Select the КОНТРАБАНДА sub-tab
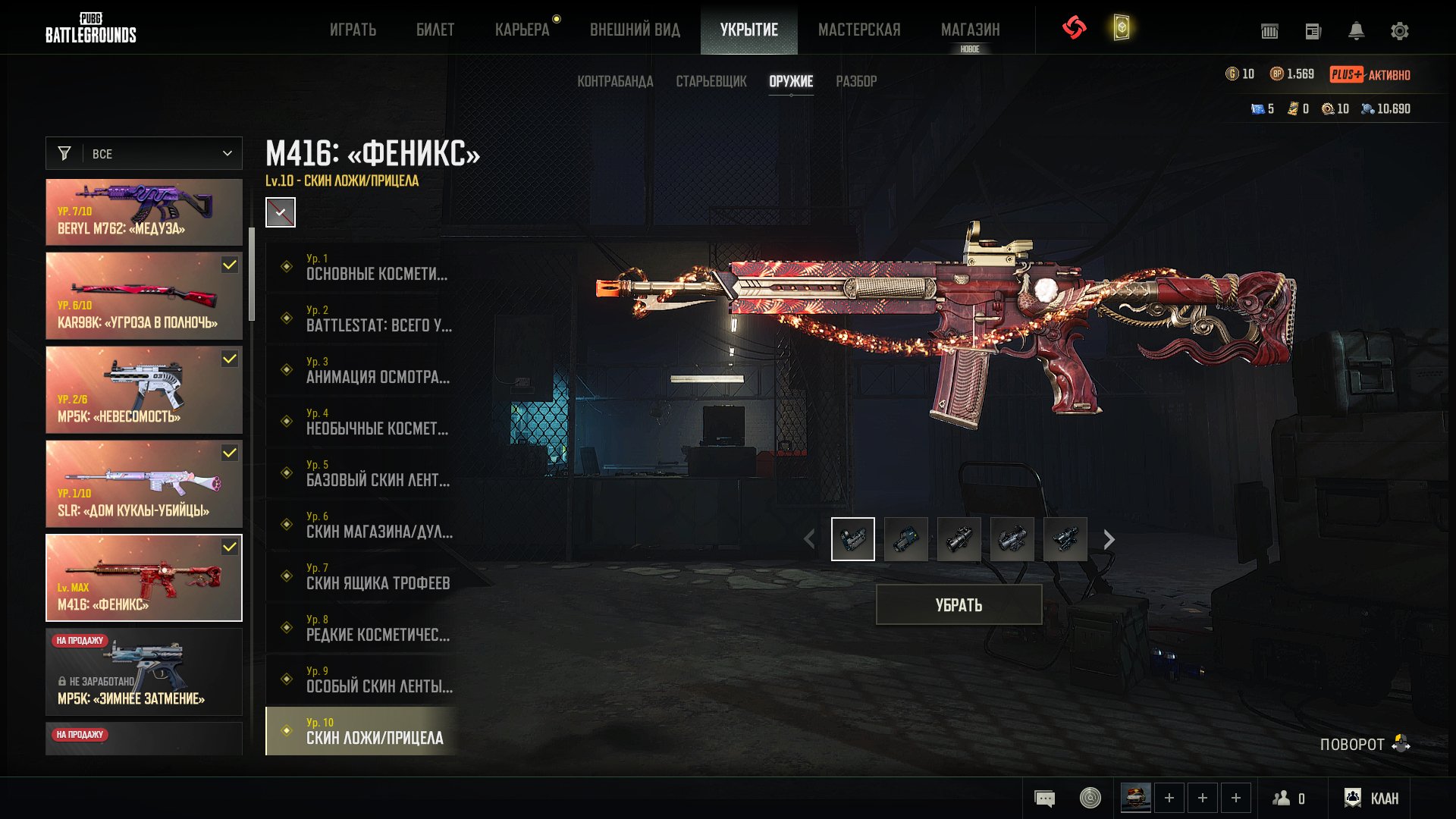Image resolution: width=1456 pixels, height=819 pixels. (615, 81)
